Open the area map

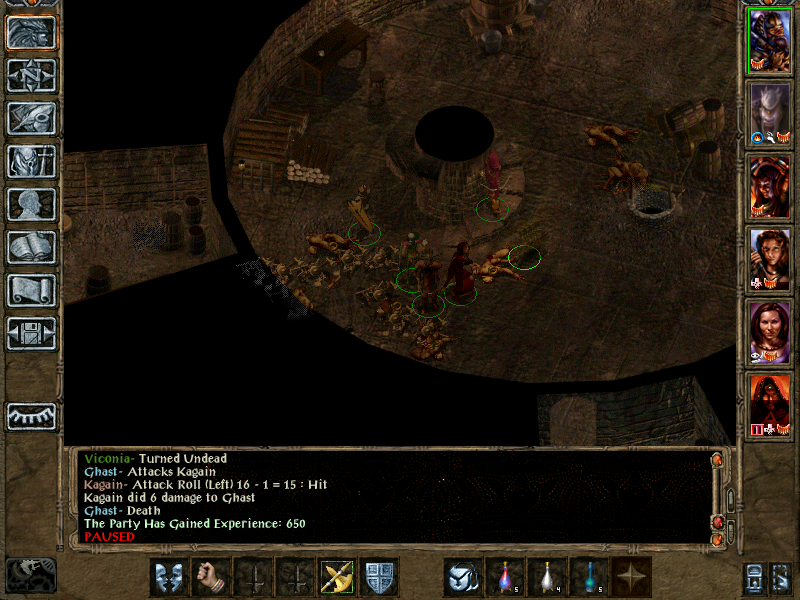click(31, 76)
